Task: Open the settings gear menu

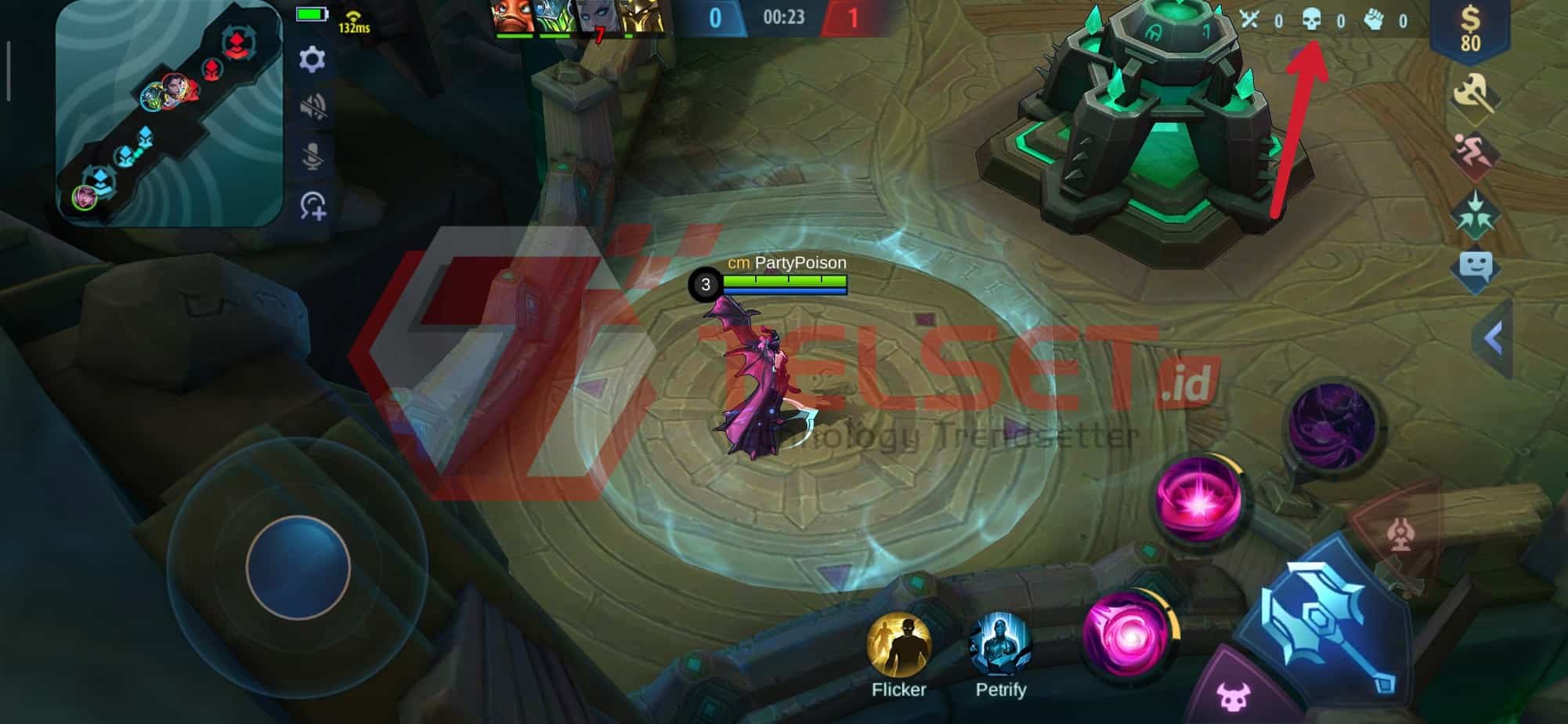Action: point(312,60)
